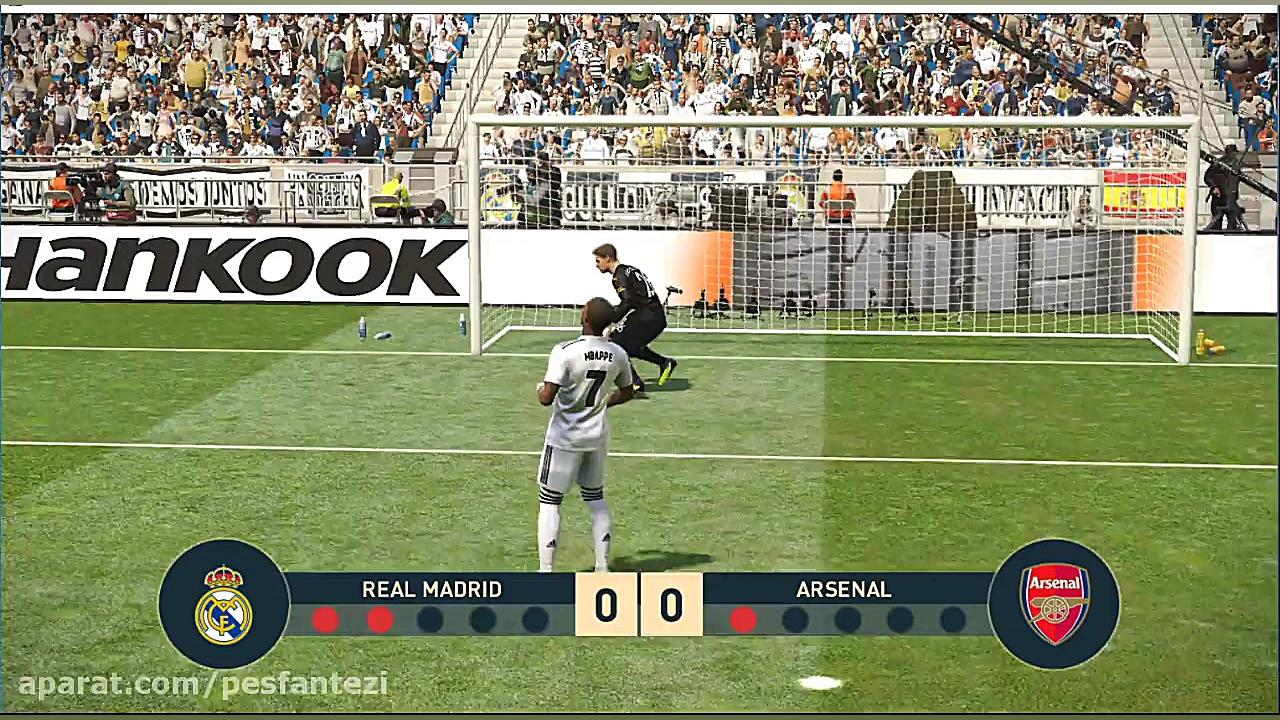Click the Real Madrid crest on the scoreboard

click(x=224, y=604)
